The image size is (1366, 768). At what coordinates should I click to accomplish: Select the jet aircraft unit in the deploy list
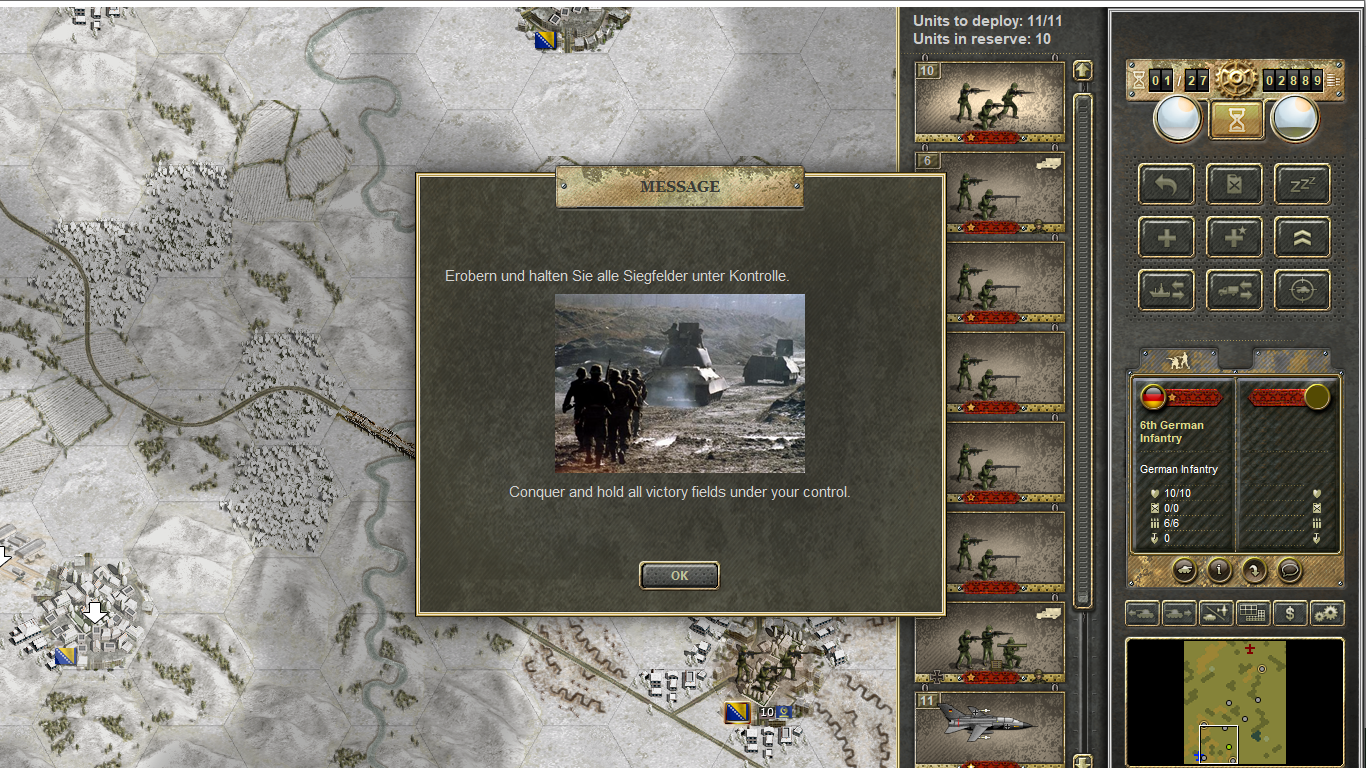pos(989,726)
